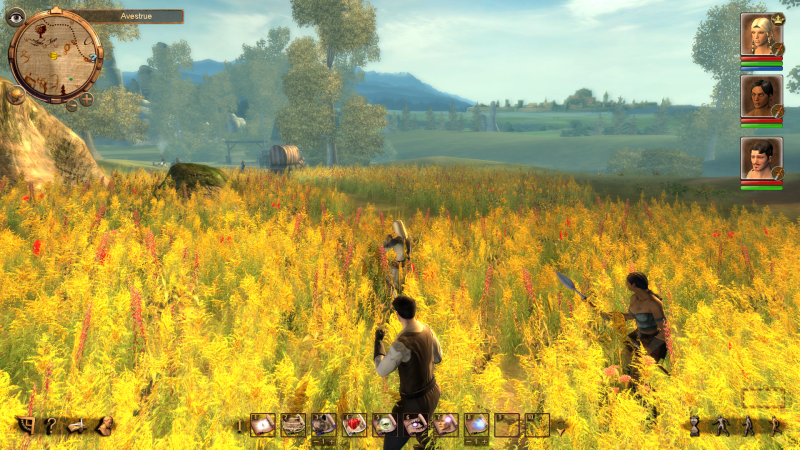This screenshot has width=800, height=450.
Task: Select the blonde woman party portrait
Action: click(760, 34)
